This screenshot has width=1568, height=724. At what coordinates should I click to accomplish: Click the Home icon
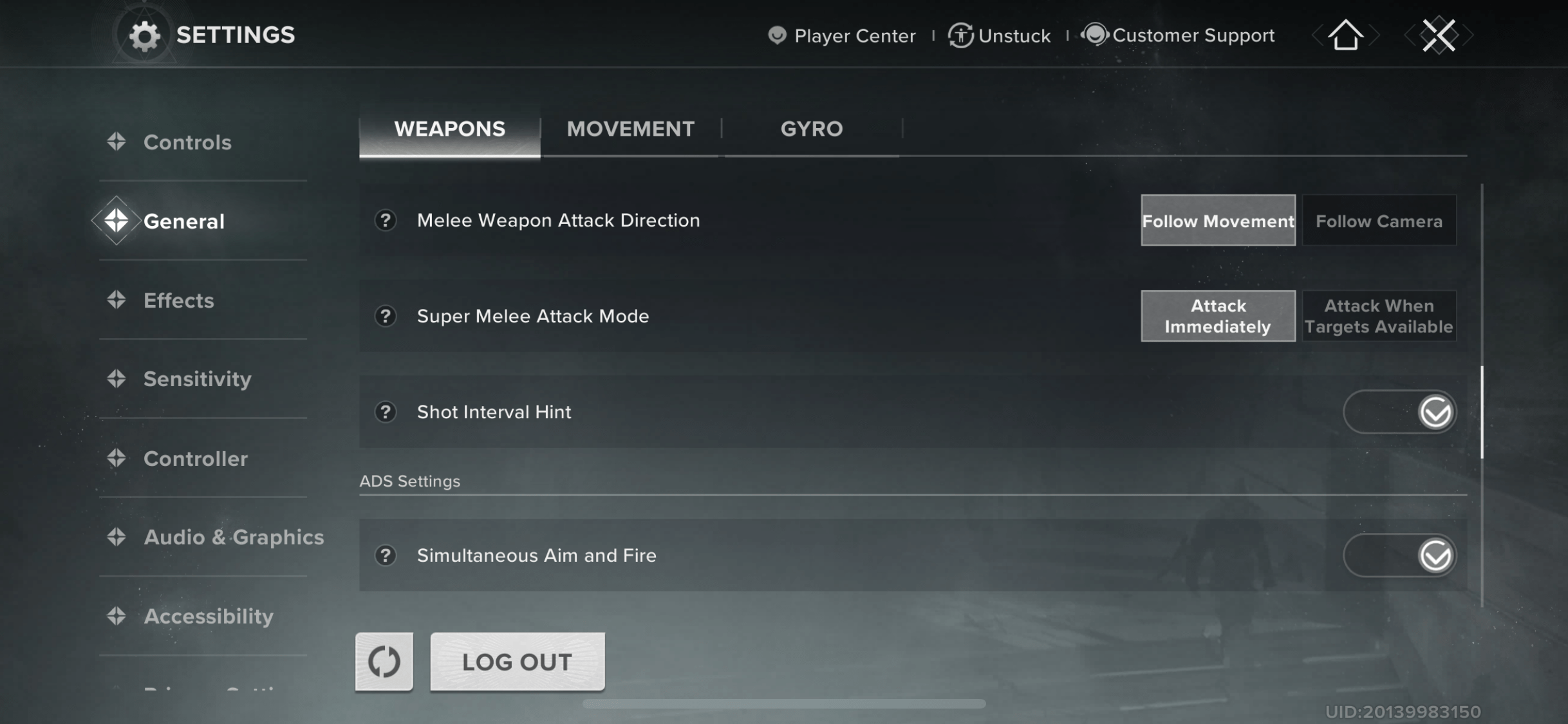tap(1345, 35)
